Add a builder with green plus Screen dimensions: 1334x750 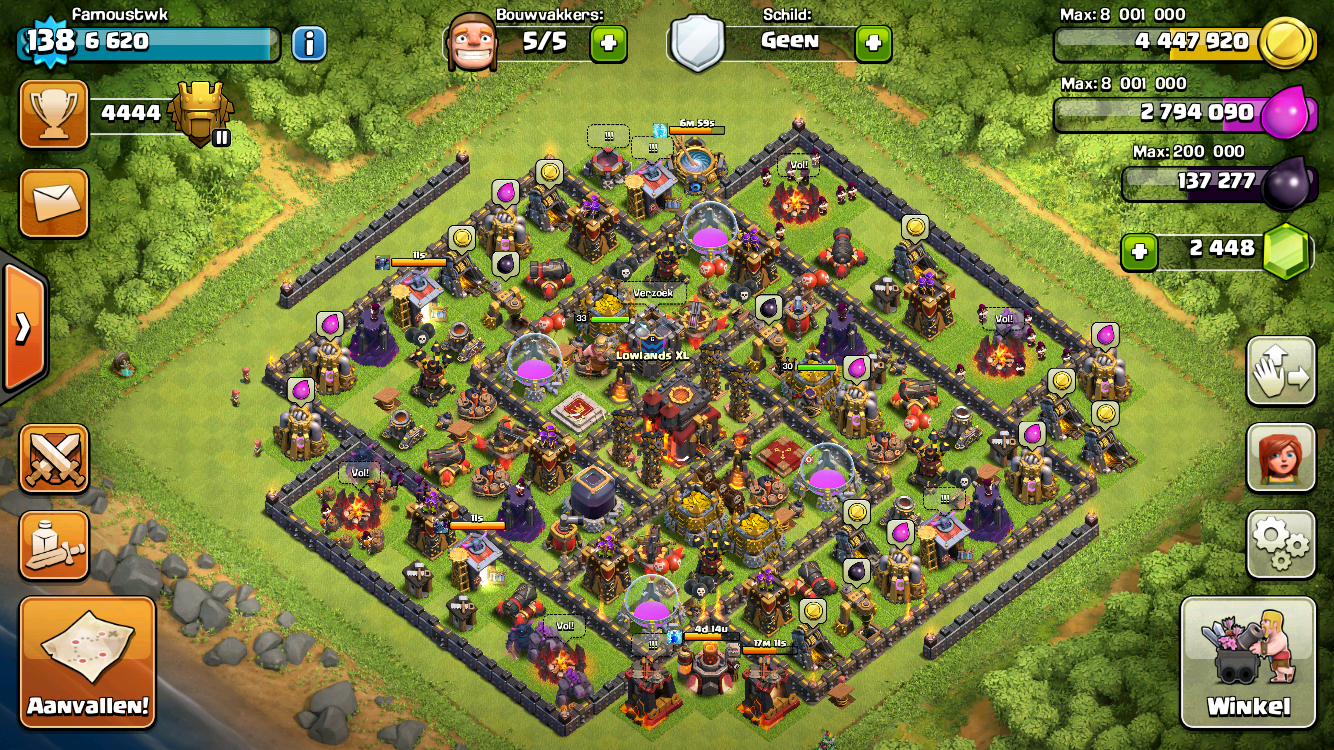(608, 43)
